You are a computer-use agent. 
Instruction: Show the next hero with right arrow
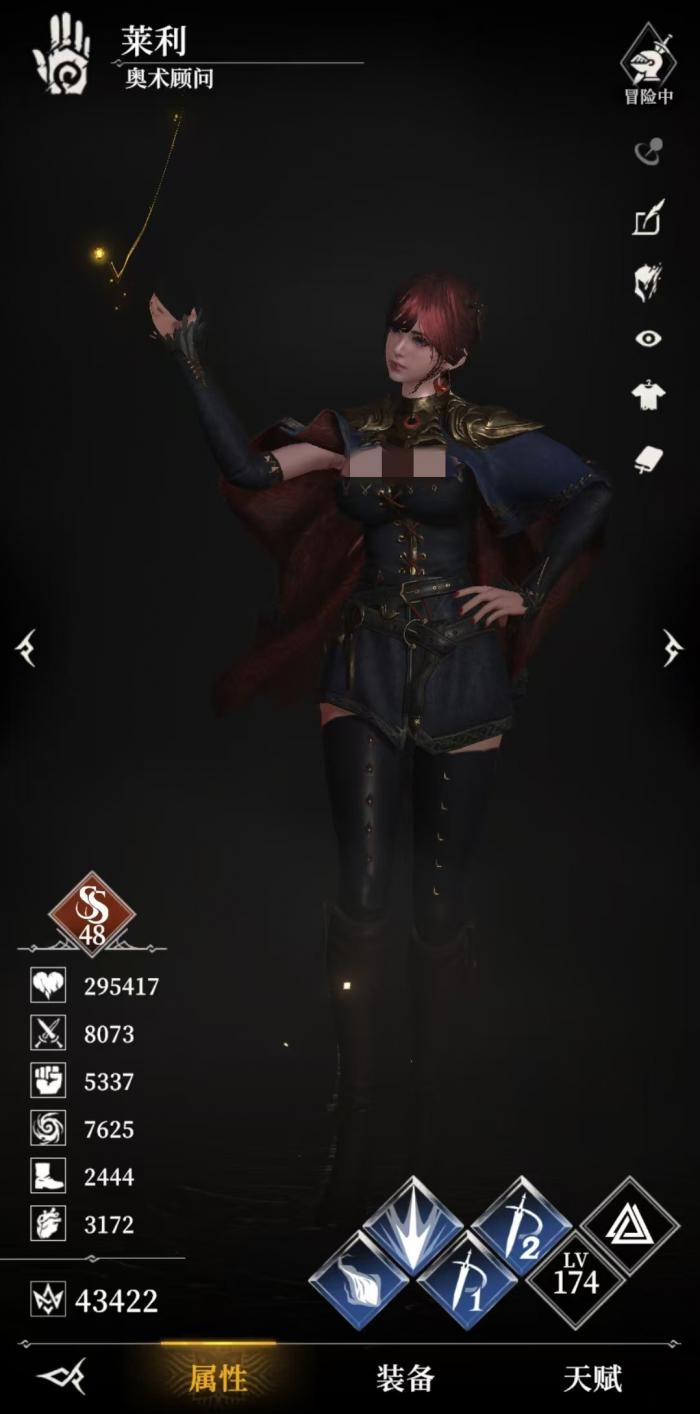(x=673, y=648)
